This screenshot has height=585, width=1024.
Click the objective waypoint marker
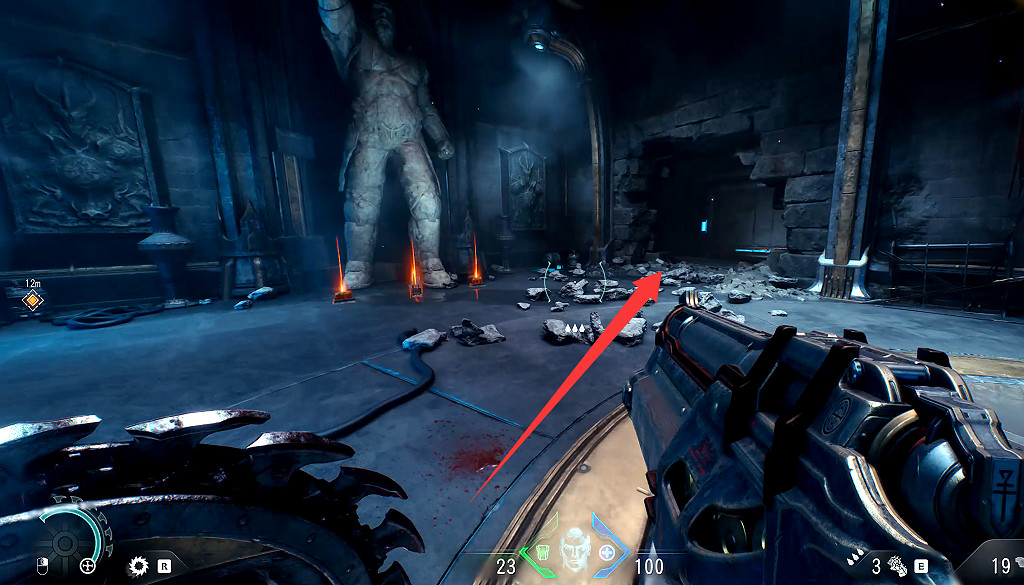coord(33,299)
